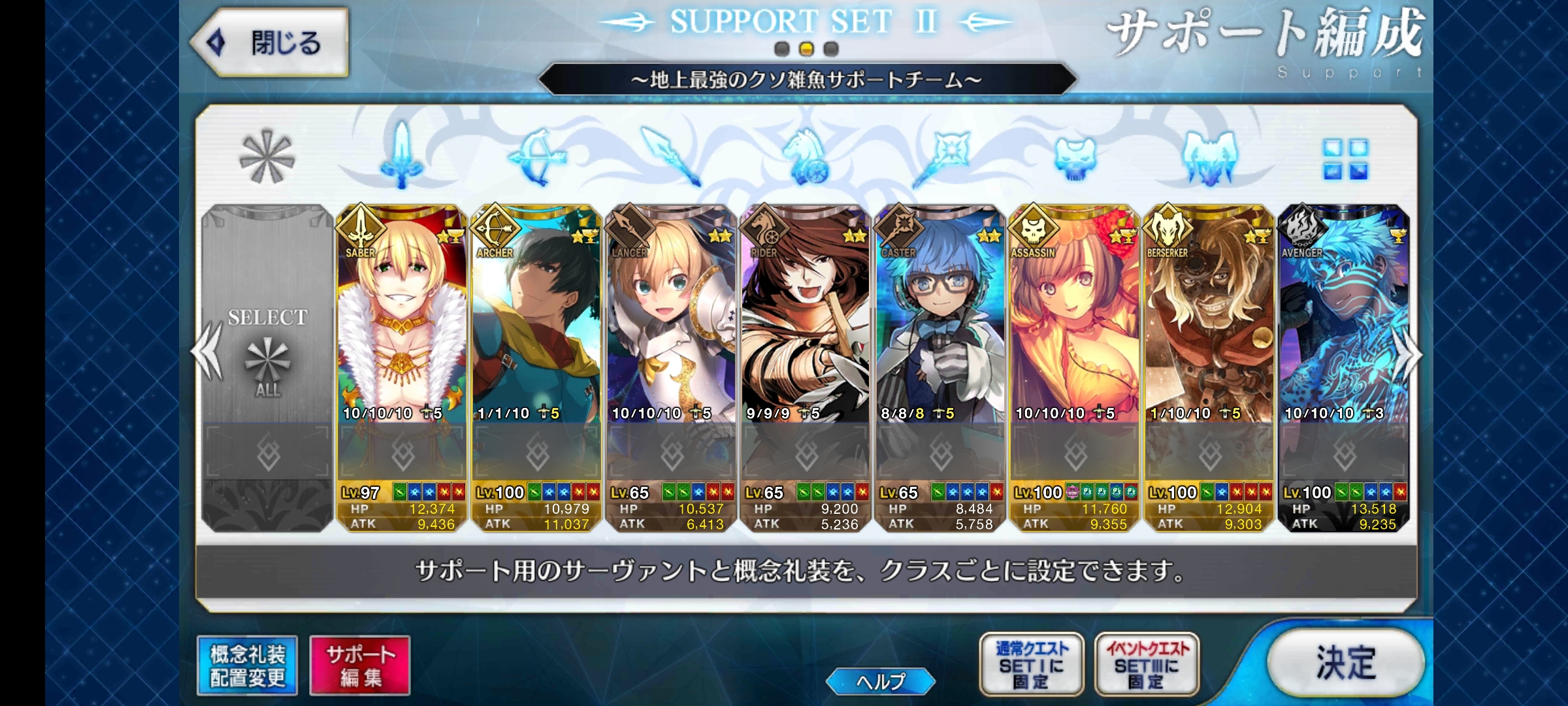Open 概念礼装 配置変更 craft essence menu
The image size is (1568, 706).
[x=248, y=665]
